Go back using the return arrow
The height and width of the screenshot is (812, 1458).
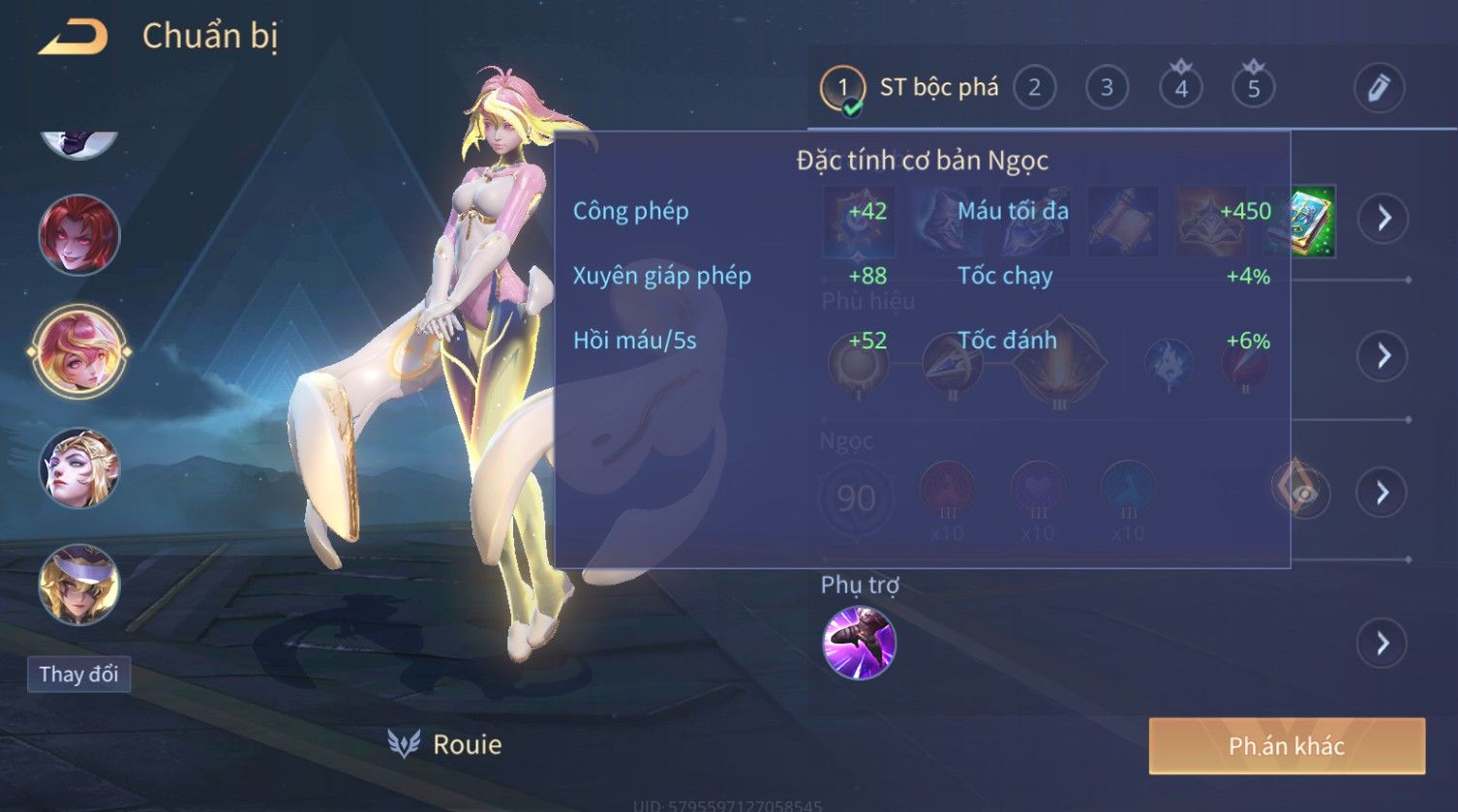(x=74, y=38)
